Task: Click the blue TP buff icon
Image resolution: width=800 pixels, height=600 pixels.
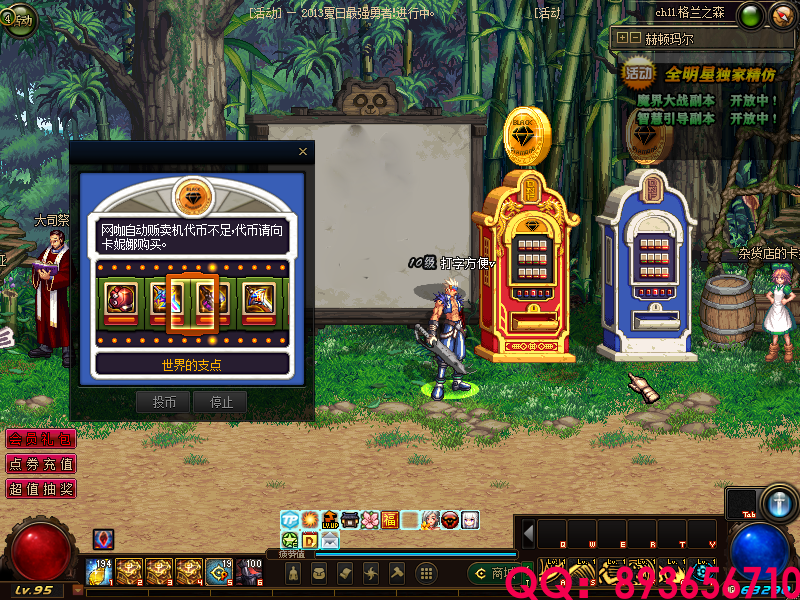Action: [x=289, y=520]
